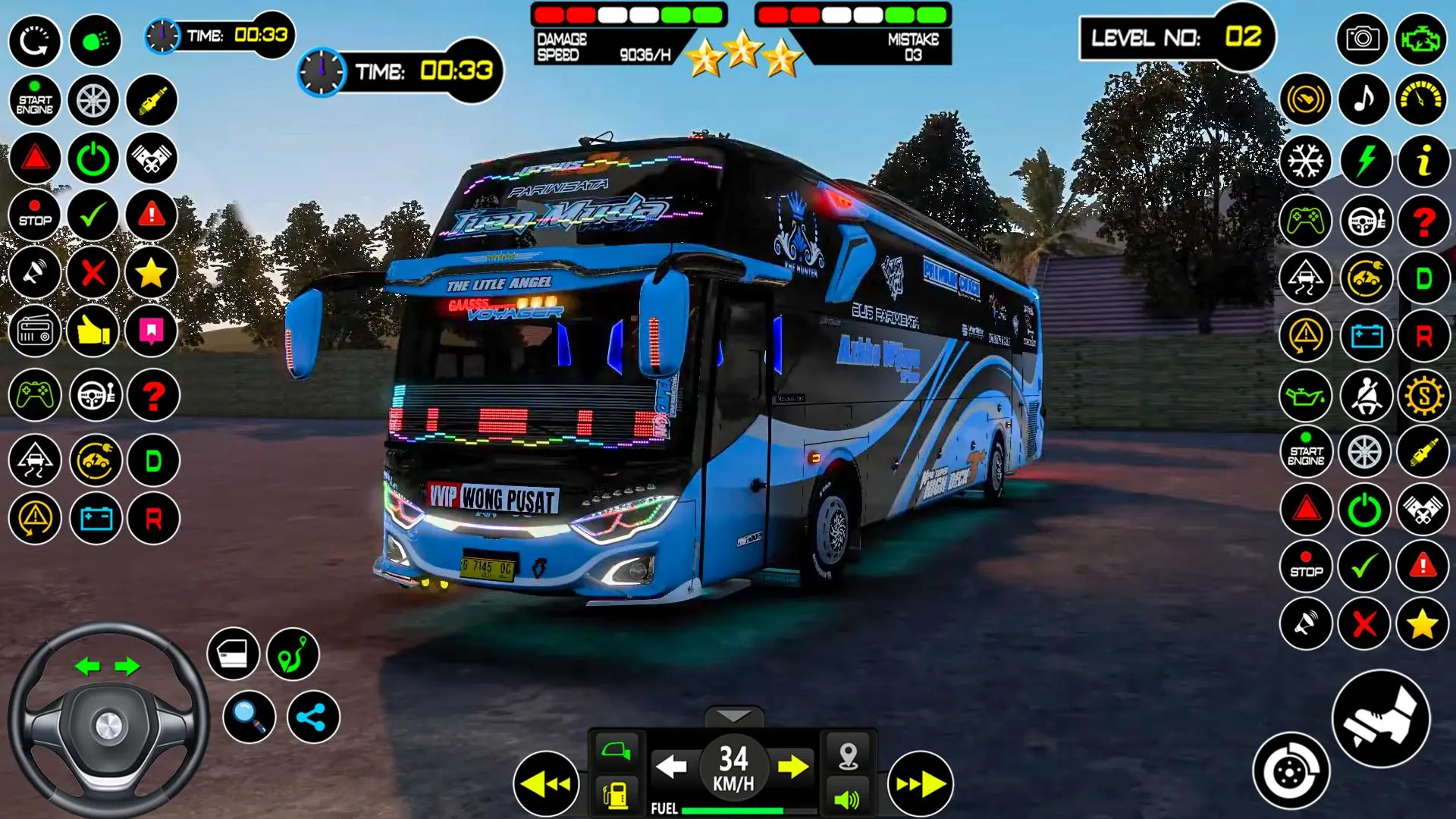Select the yellow thumbs-up icon

93,331
